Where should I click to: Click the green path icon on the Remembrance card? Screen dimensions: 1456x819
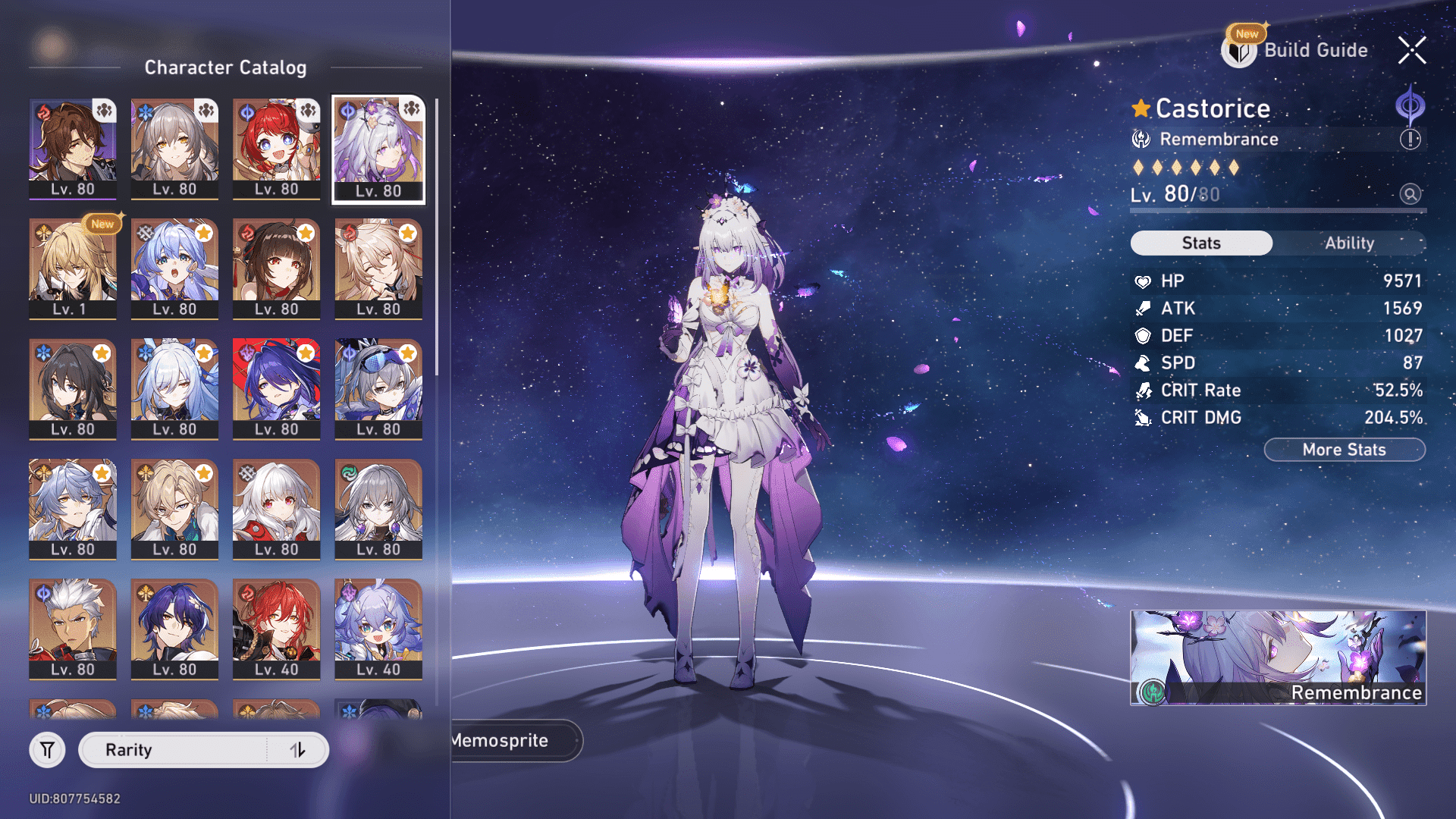1152,692
